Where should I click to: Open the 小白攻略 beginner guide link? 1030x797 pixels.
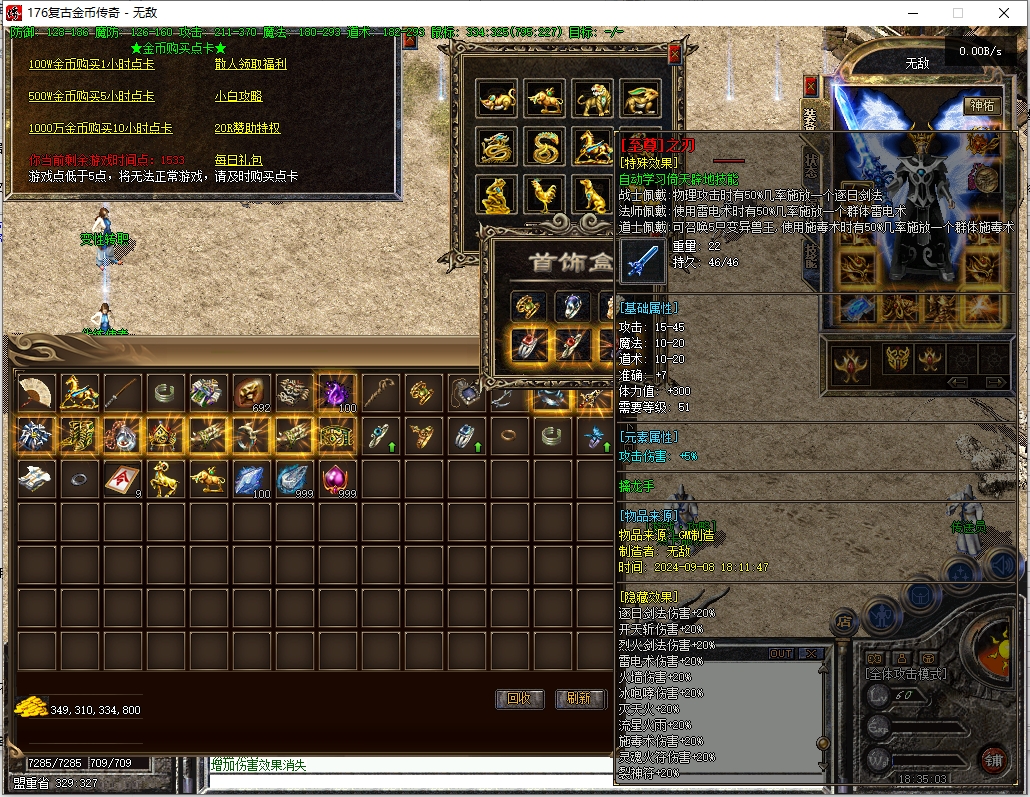coord(238,96)
